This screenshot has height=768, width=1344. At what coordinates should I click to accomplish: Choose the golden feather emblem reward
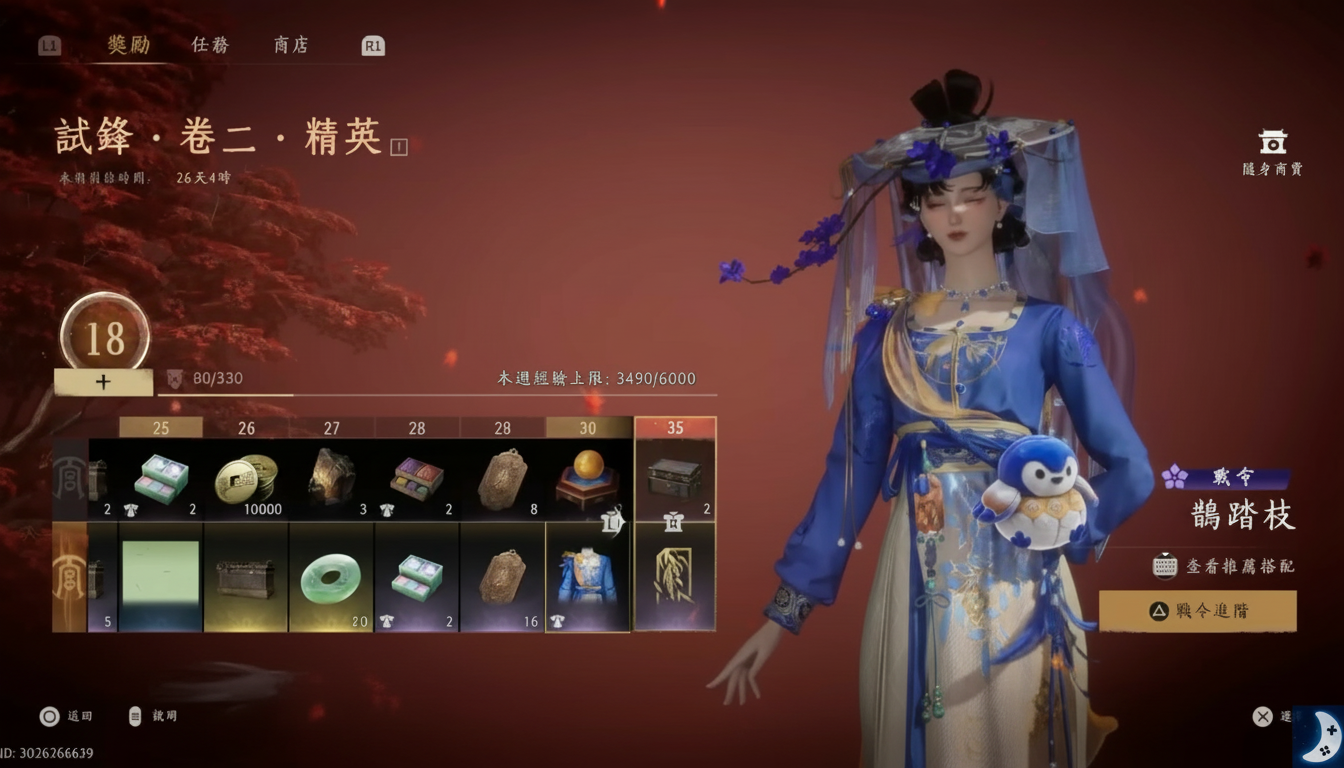(675, 578)
